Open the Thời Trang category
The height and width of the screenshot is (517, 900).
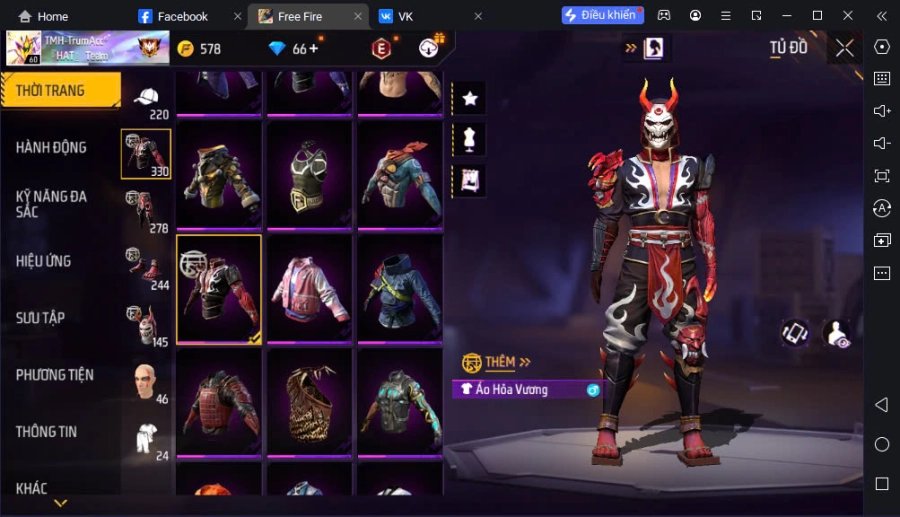[x=52, y=91]
